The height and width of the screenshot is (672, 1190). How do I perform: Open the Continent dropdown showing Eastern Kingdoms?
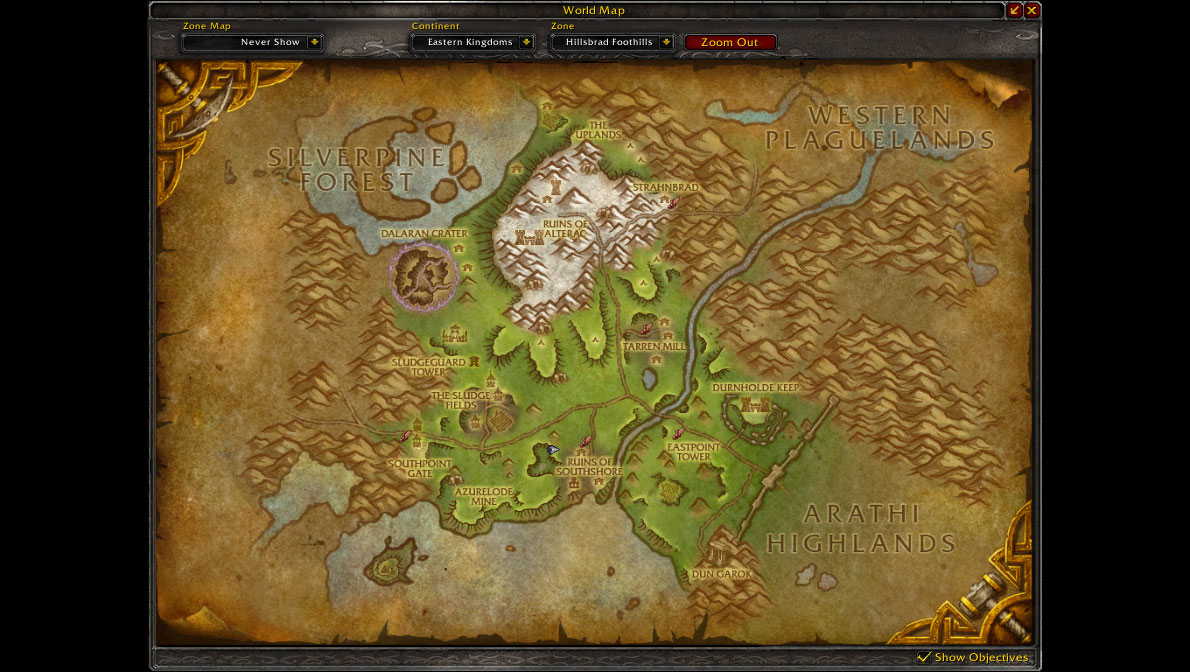[x=526, y=42]
